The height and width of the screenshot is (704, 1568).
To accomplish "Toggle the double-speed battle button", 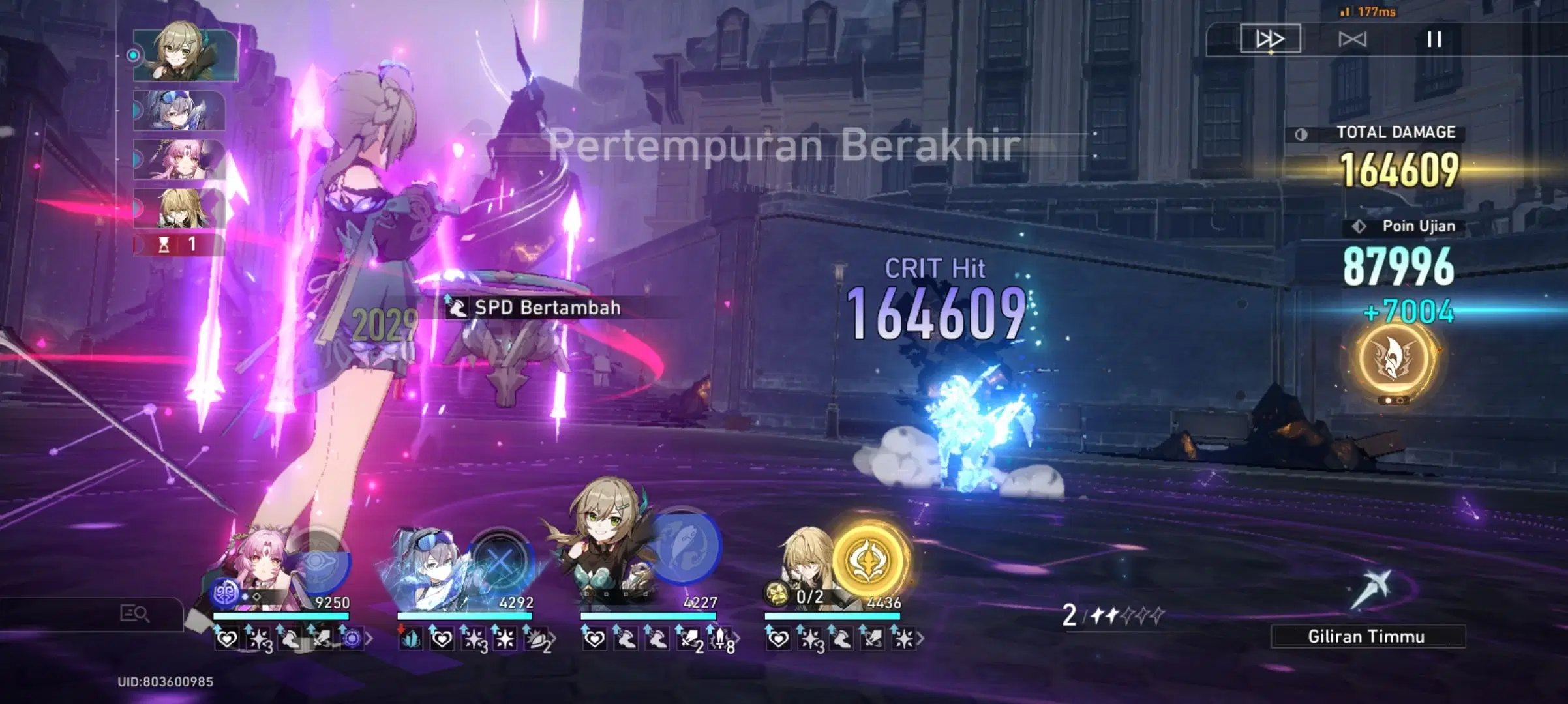I will 1270,39.
